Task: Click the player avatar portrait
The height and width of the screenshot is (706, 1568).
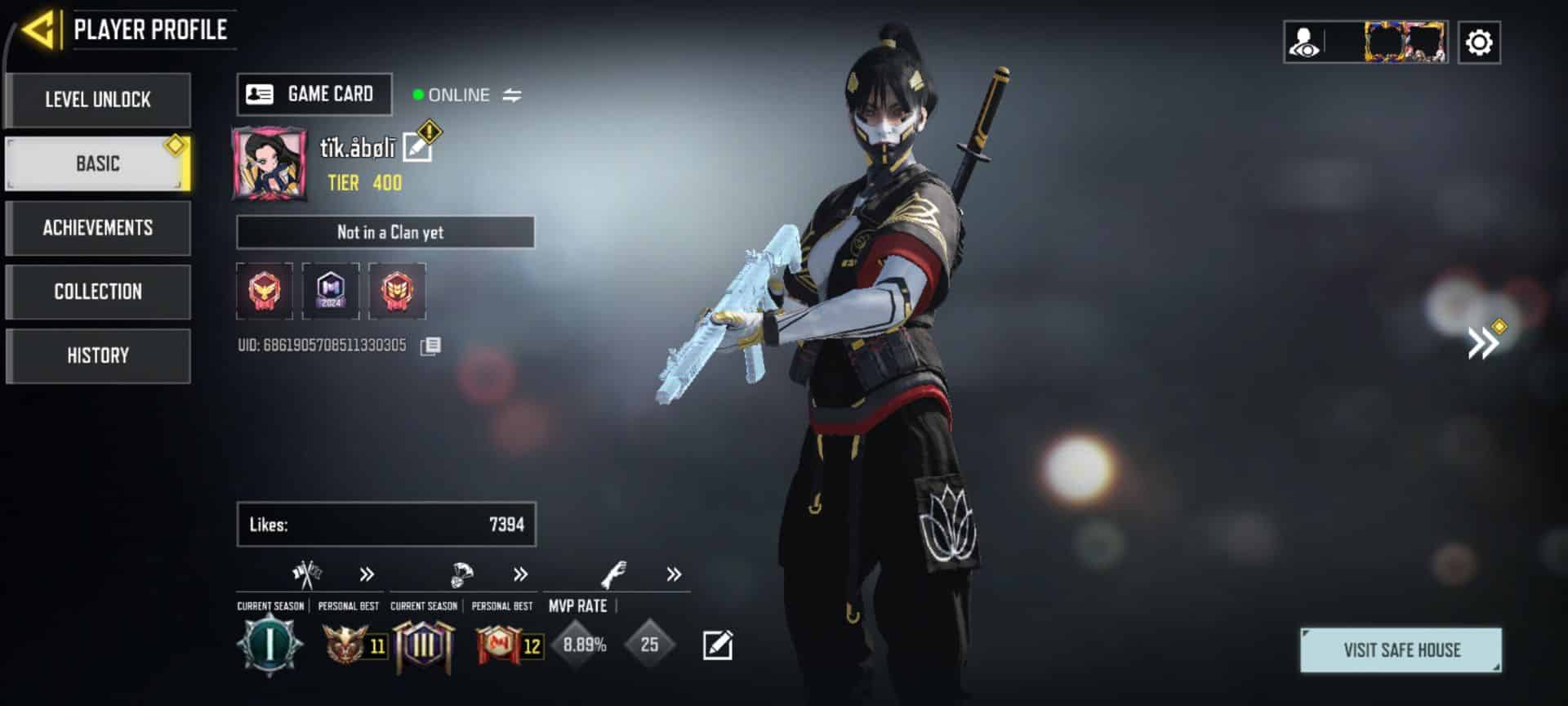Action: 269,163
